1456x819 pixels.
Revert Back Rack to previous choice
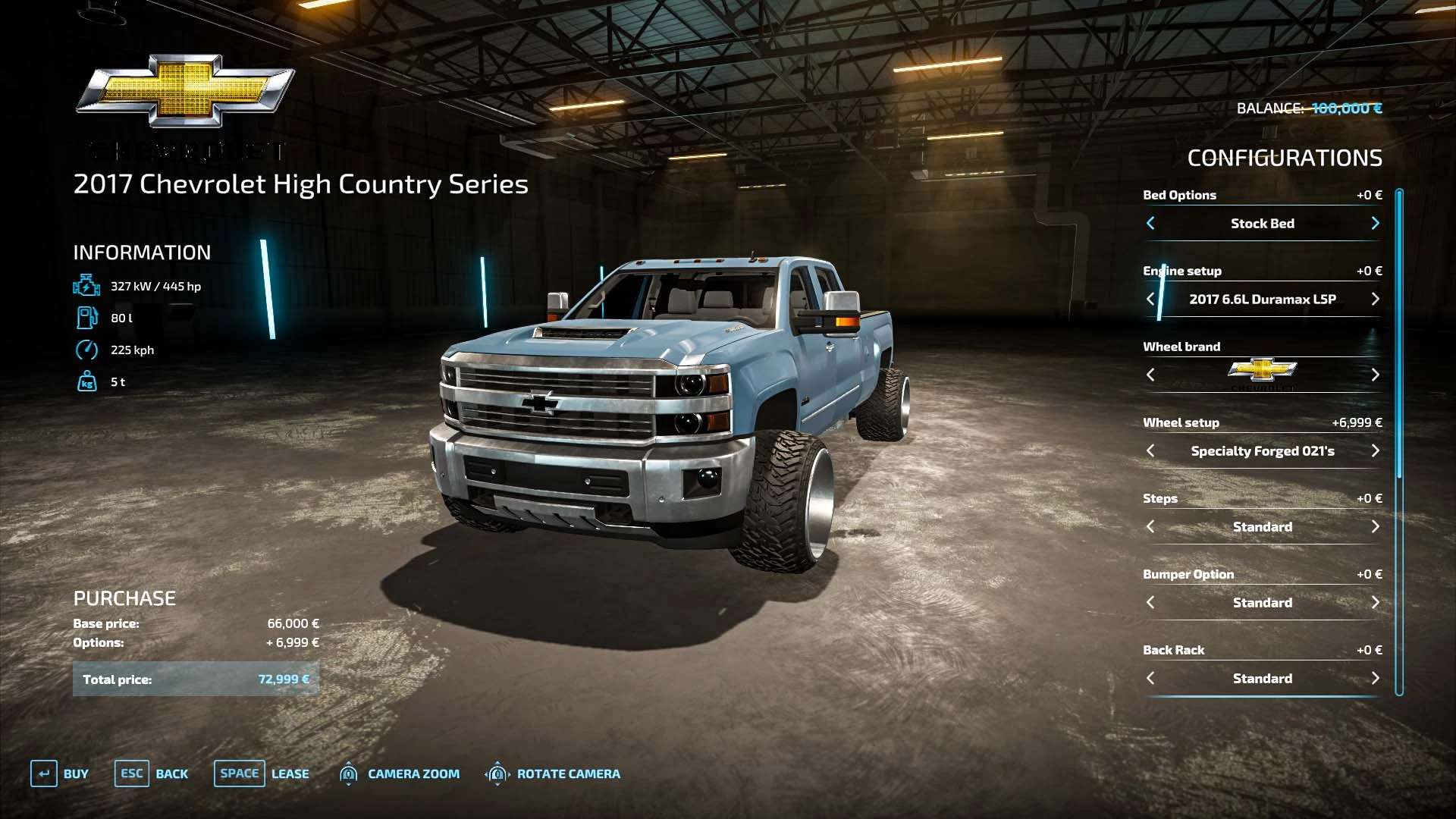click(x=1150, y=678)
